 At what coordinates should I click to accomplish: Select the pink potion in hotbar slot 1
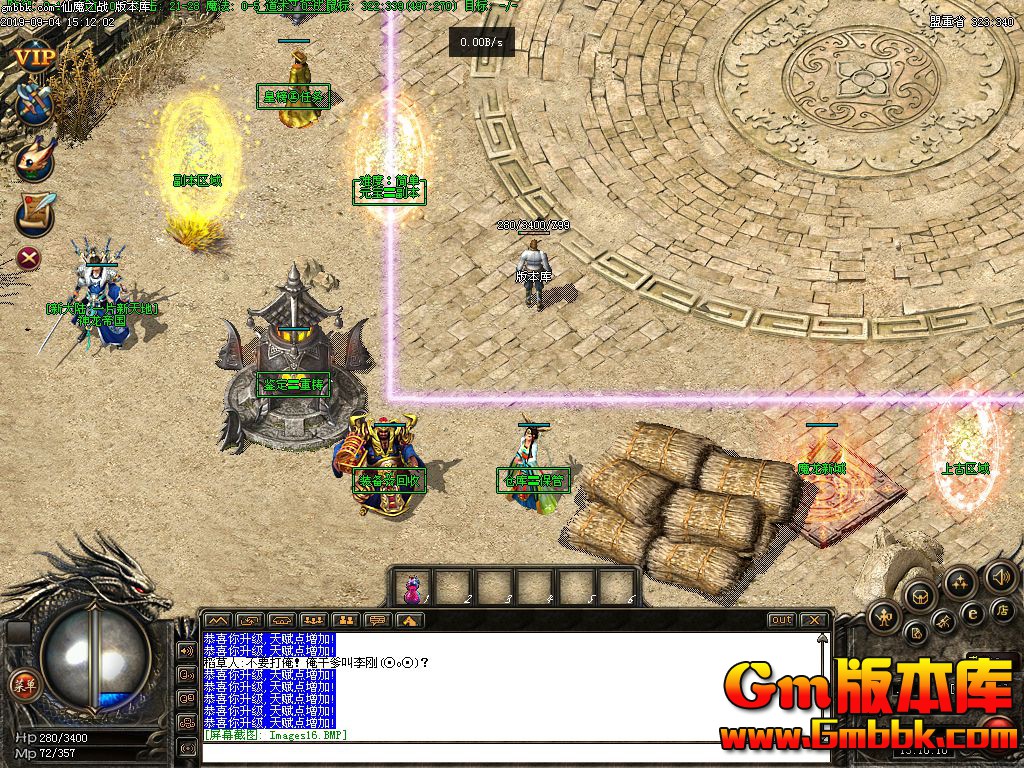[x=412, y=588]
